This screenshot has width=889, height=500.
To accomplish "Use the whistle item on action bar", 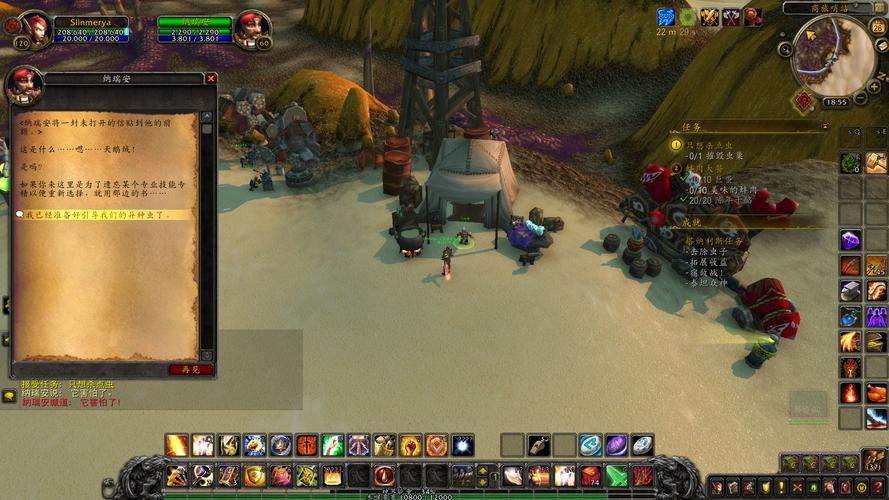I will pos(537,445).
